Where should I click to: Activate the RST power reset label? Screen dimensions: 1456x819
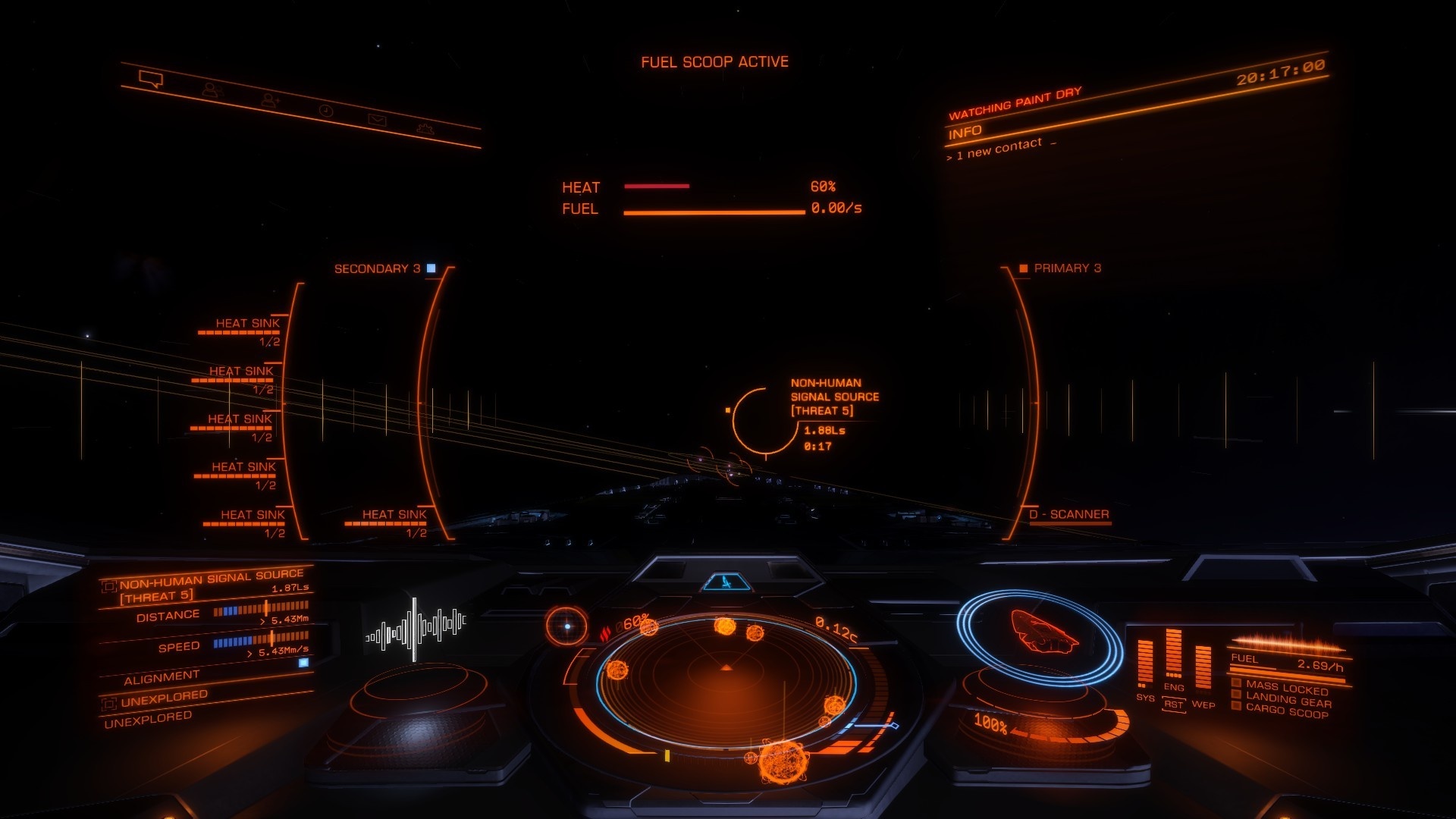pos(1173,704)
